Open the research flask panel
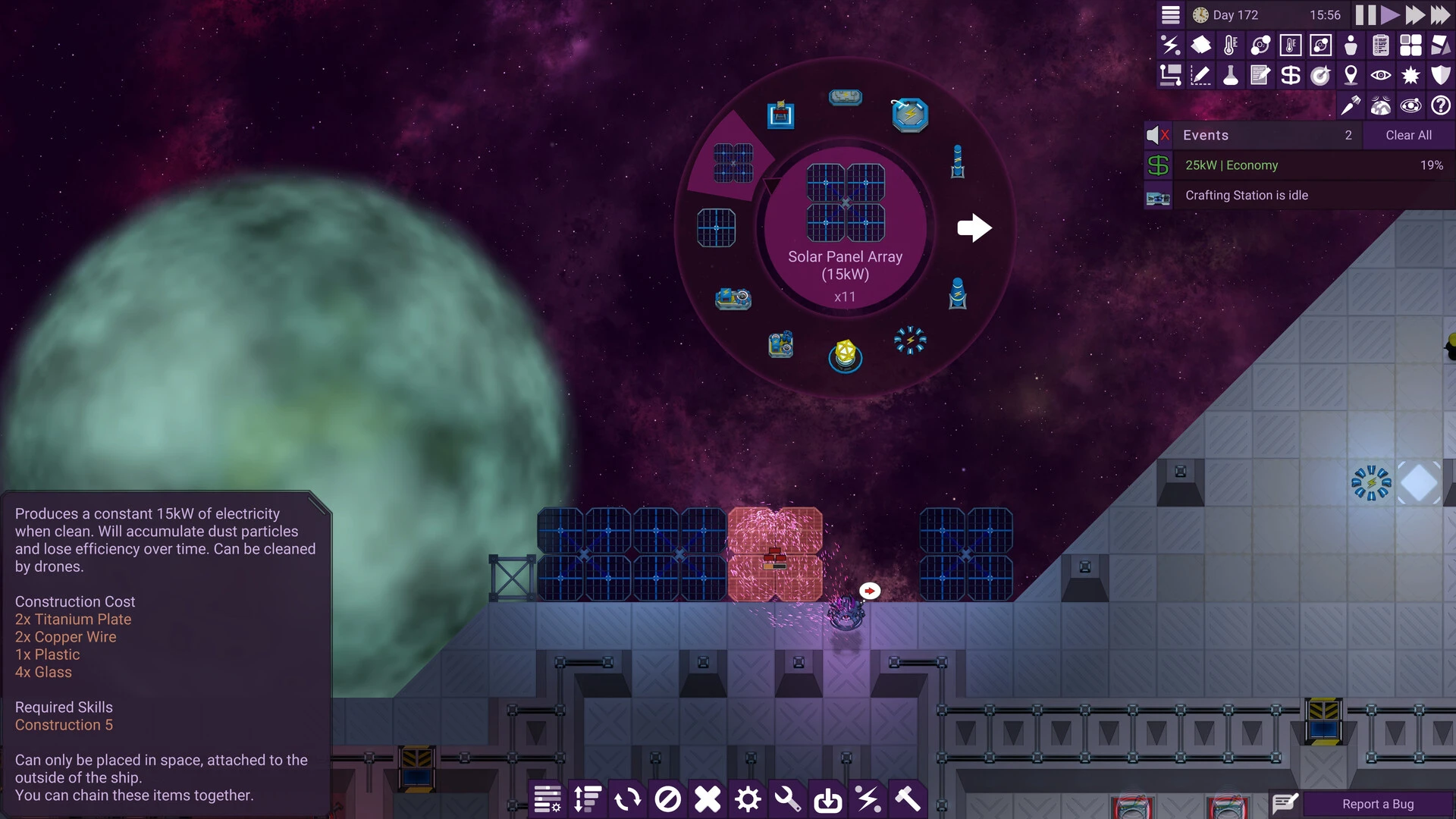The width and height of the screenshot is (1456, 819). click(x=1231, y=75)
